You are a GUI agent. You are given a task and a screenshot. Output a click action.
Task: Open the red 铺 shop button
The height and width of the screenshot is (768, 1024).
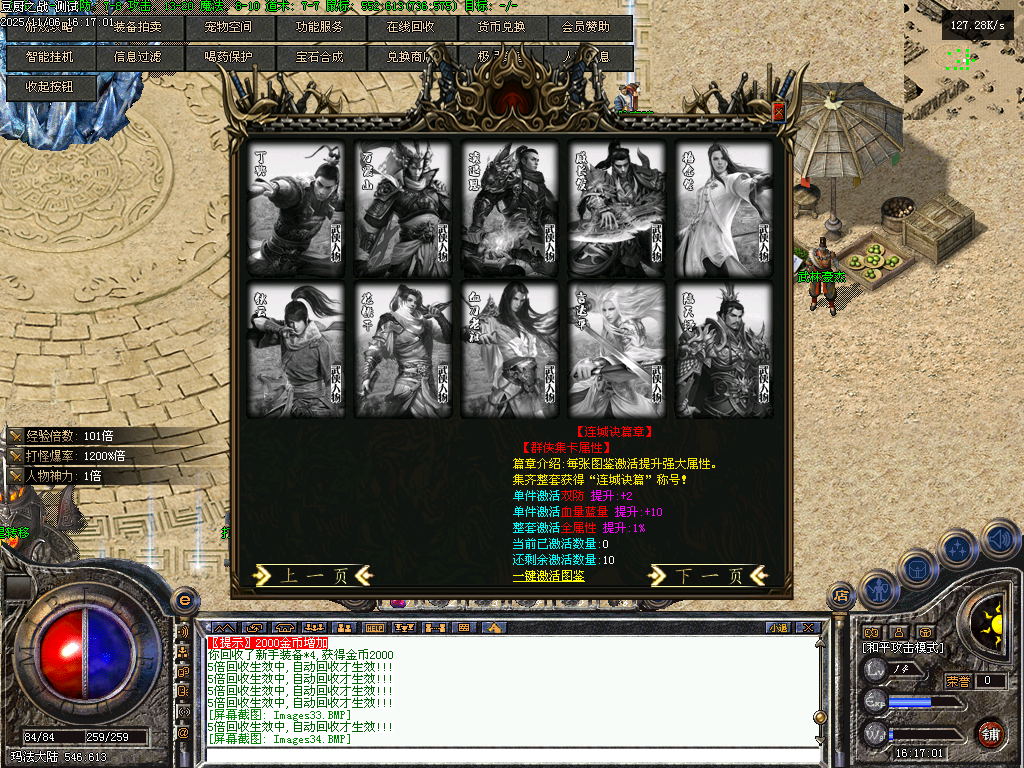pos(990,734)
